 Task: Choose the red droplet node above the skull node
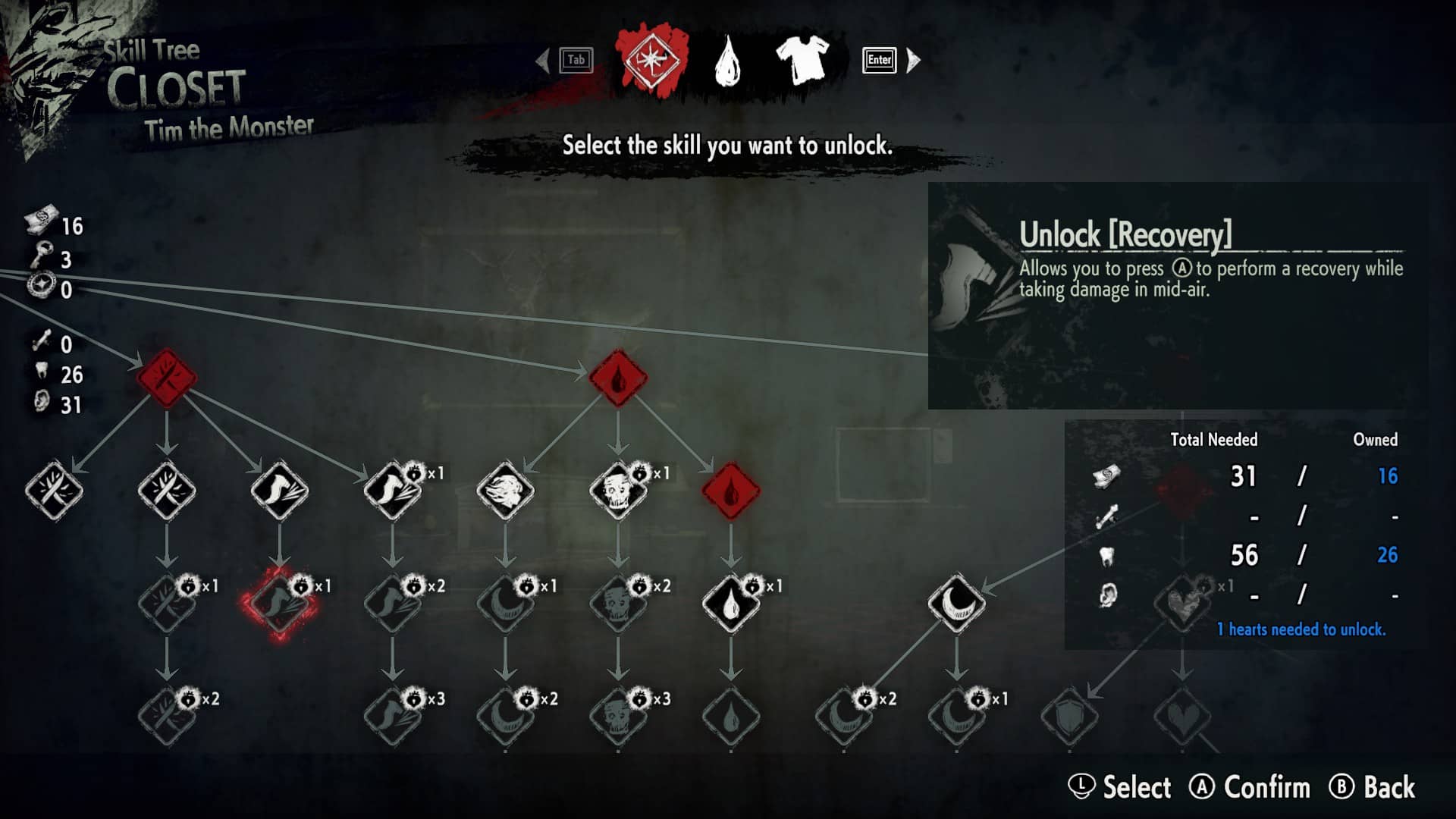tap(618, 378)
